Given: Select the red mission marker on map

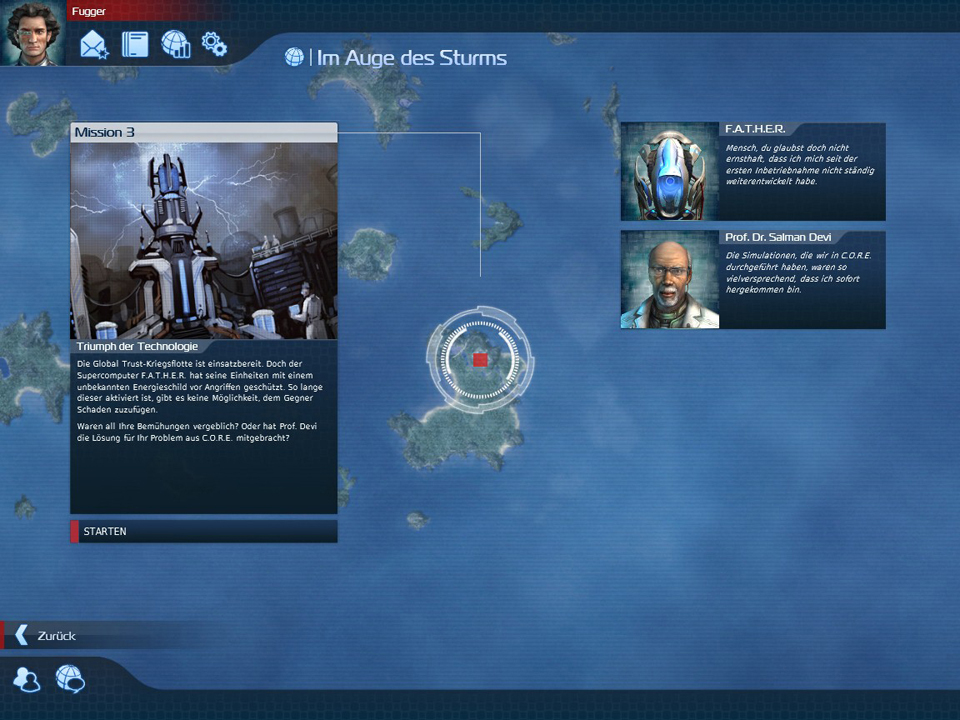Looking at the screenshot, I should tap(480, 360).
